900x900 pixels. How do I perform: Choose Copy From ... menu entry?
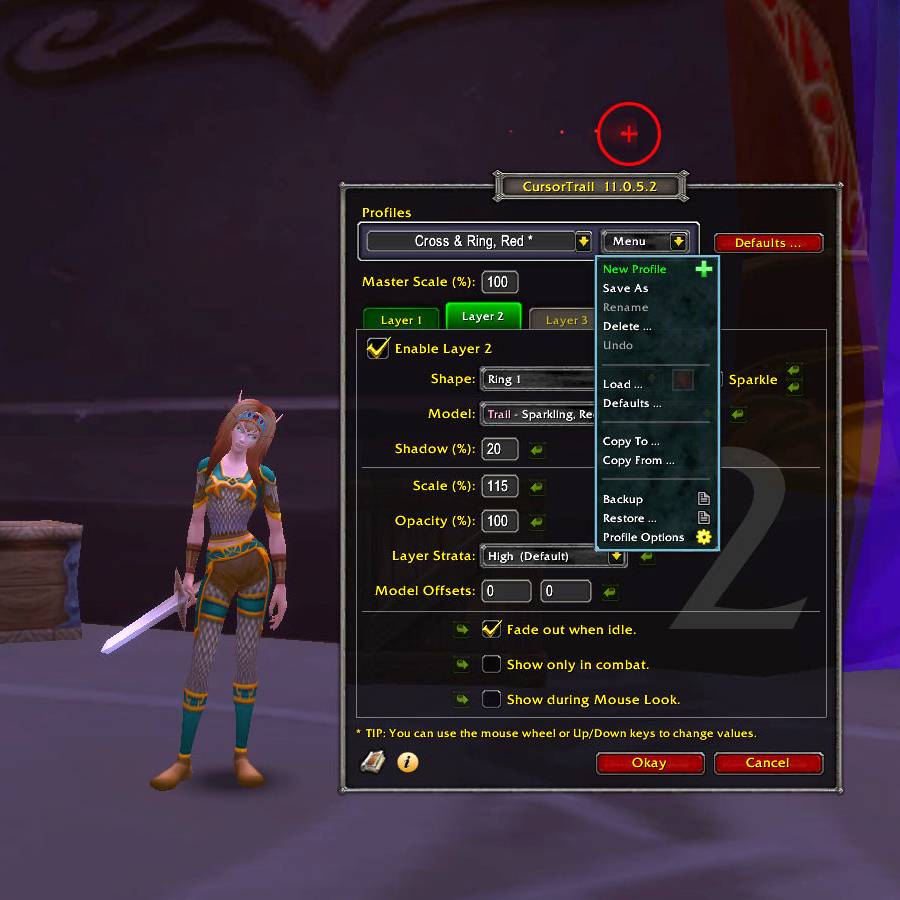click(638, 460)
